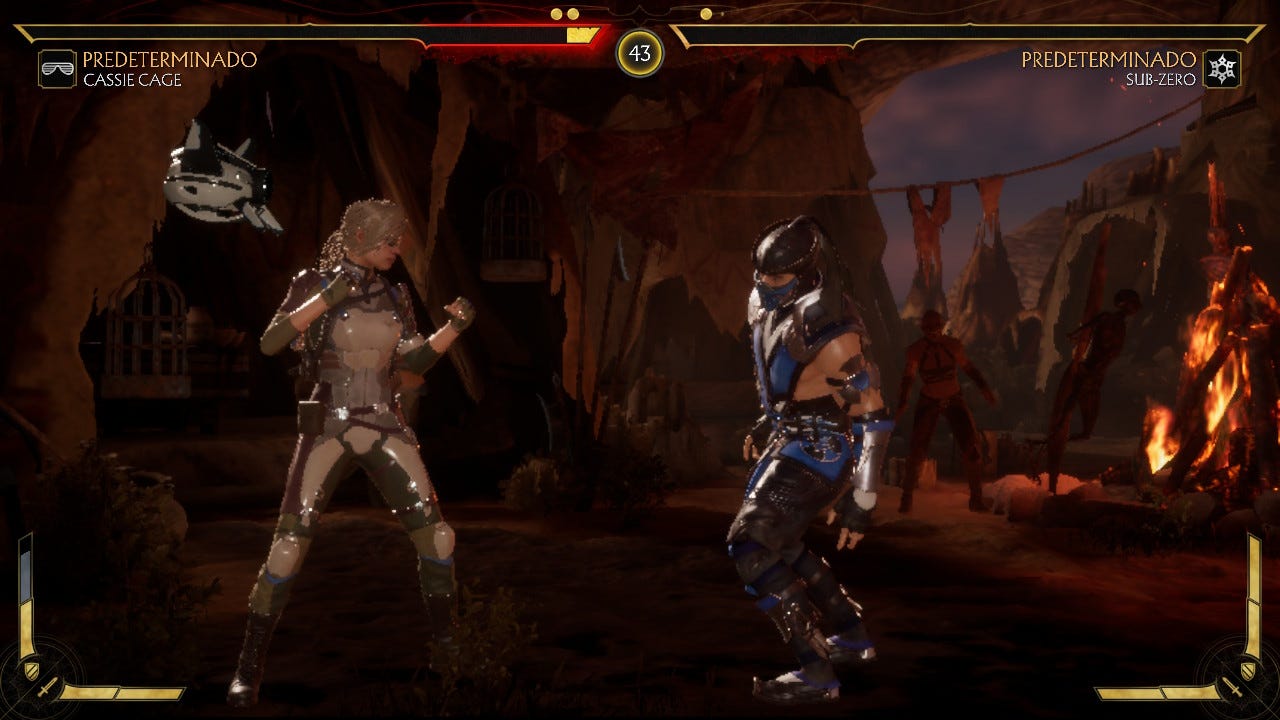Select Sub-Zero's snowflake variation icon
The height and width of the screenshot is (720, 1280).
1222,69
